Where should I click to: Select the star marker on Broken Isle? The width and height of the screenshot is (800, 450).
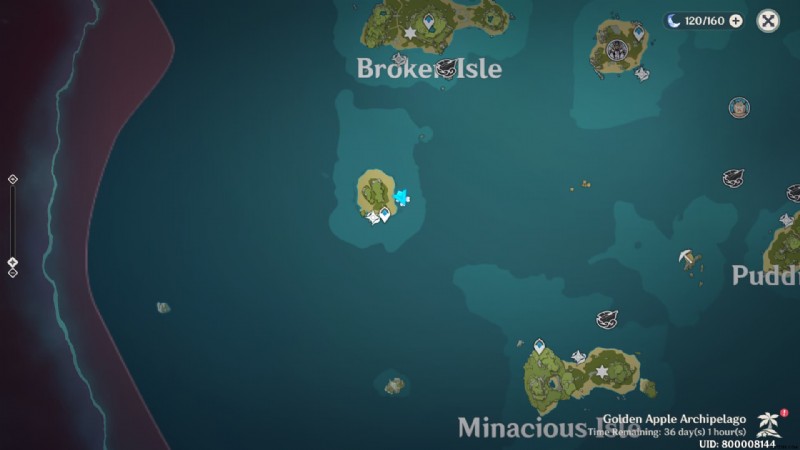point(410,34)
